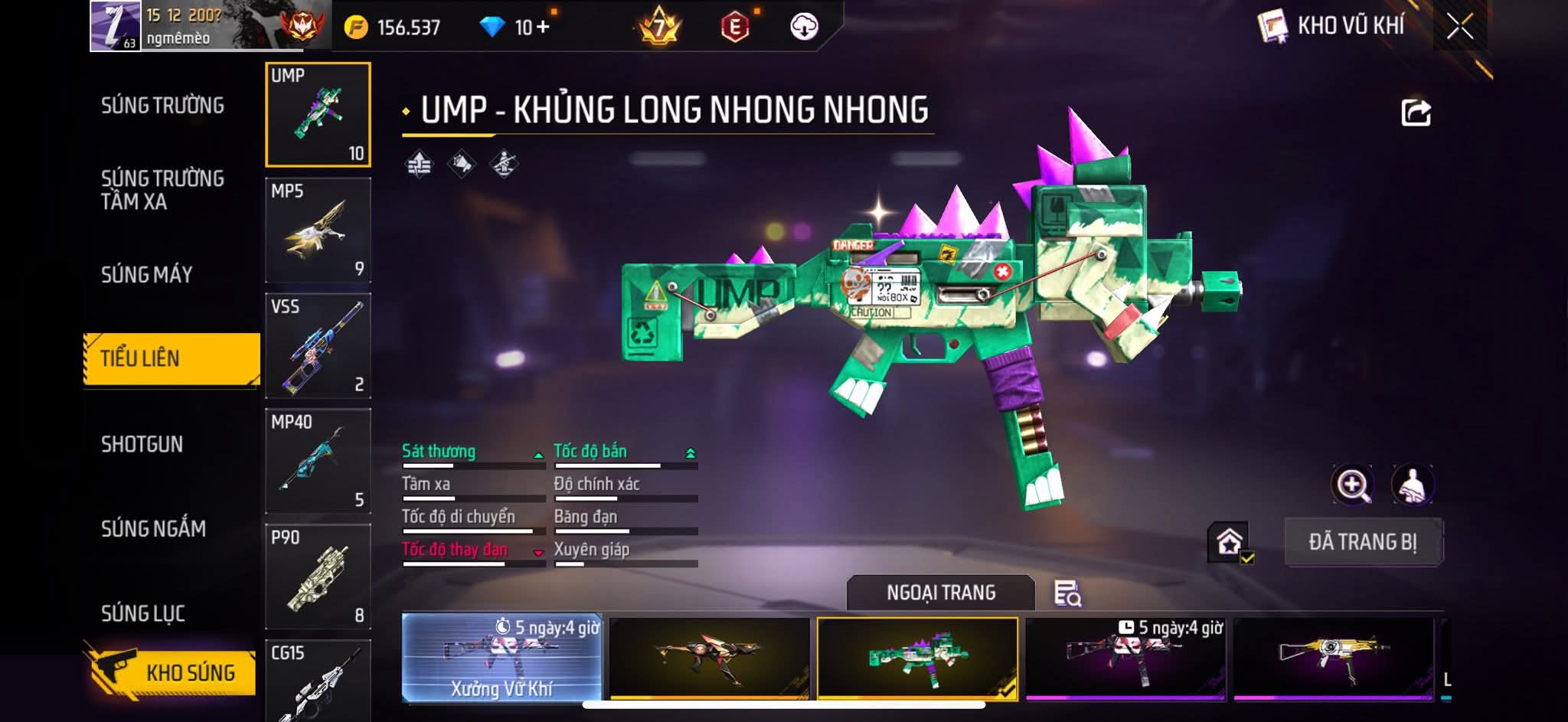The height and width of the screenshot is (722, 1568).
Task: Choose the Súng Lục category
Action: (x=143, y=613)
